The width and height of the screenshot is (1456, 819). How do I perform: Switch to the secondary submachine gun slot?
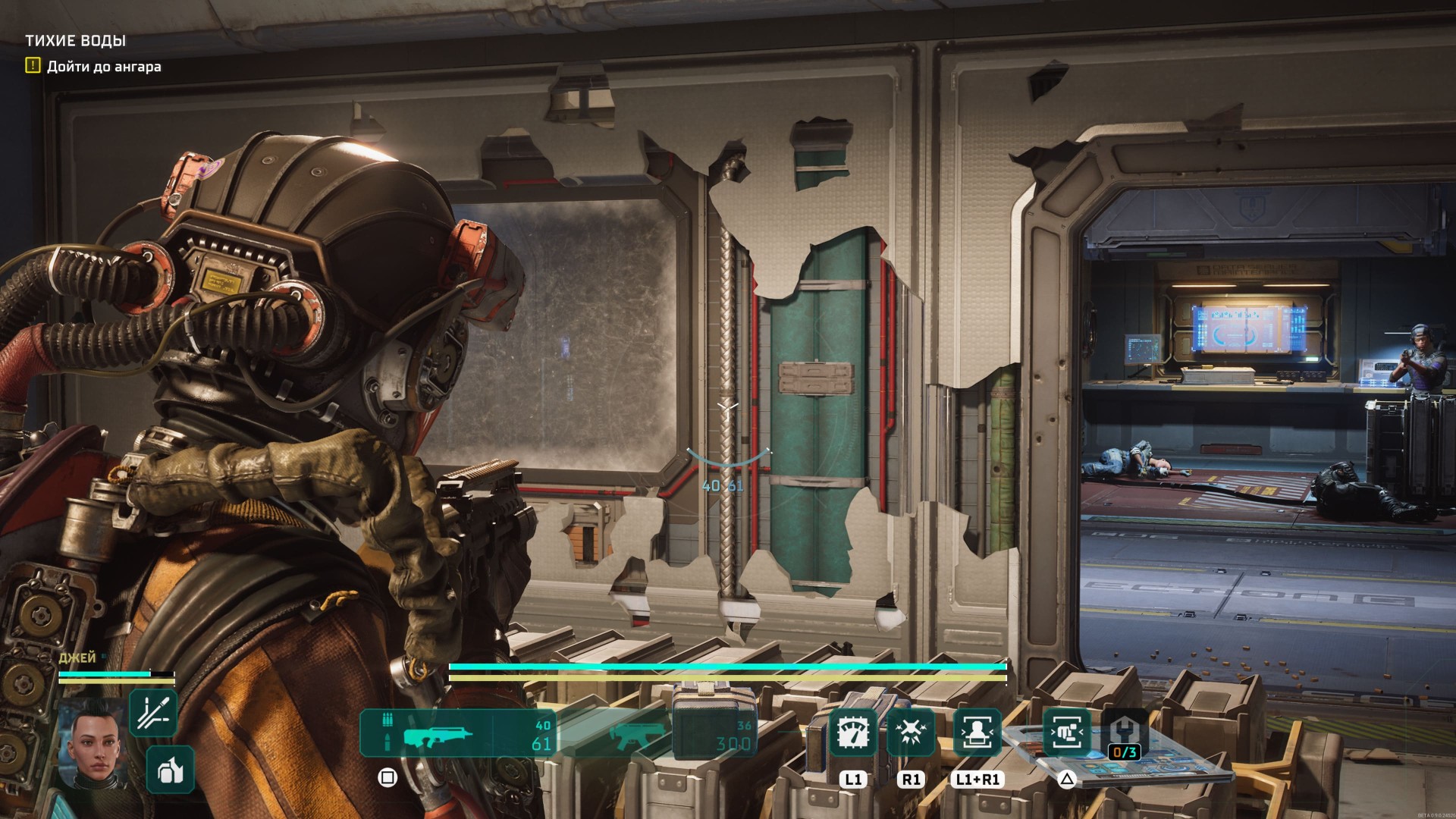pos(639,733)
